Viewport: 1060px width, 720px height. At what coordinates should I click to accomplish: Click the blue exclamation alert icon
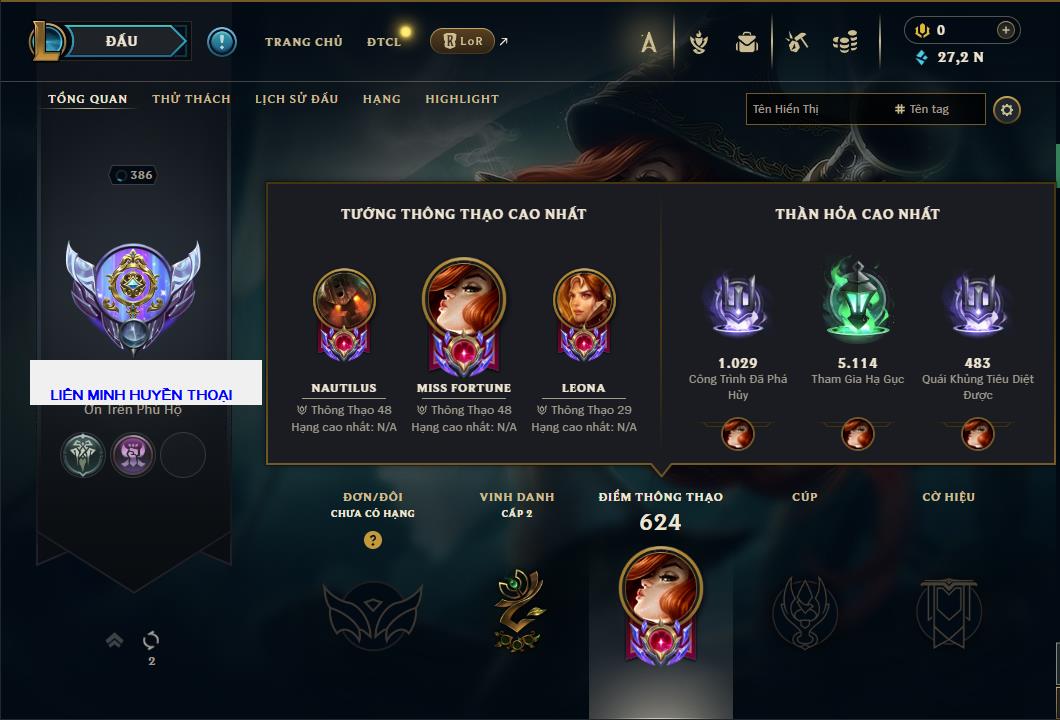(x=221, y=41)
